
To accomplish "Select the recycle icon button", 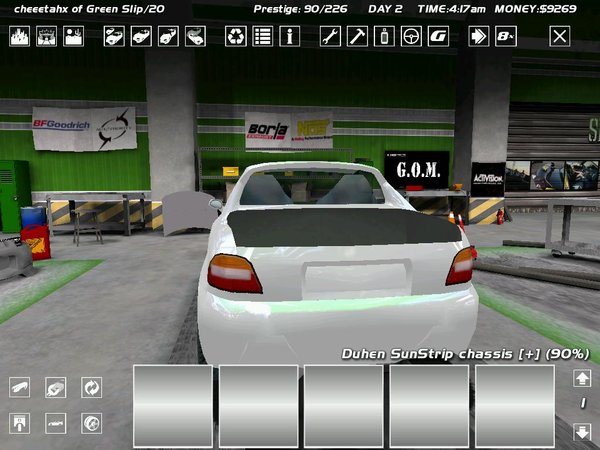I will (235, 37).
